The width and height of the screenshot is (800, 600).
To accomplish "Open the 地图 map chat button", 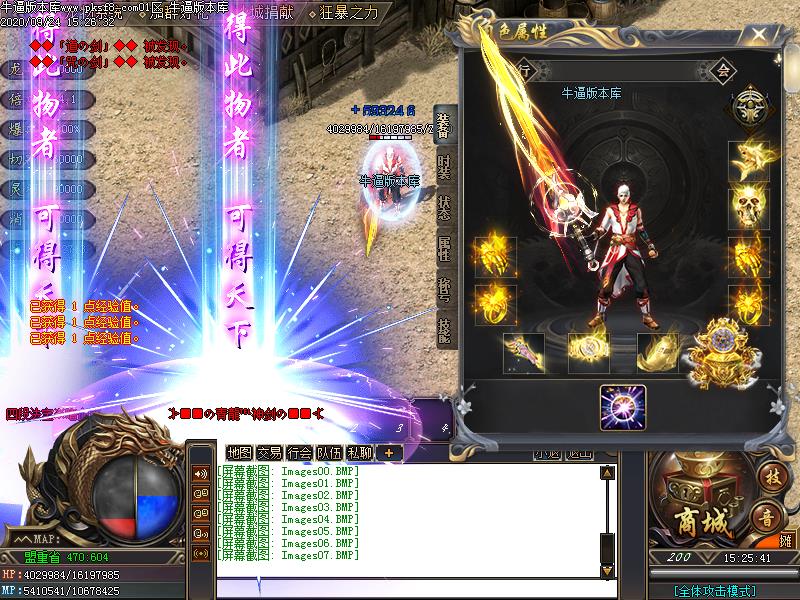I will click(x=240, y=452).
